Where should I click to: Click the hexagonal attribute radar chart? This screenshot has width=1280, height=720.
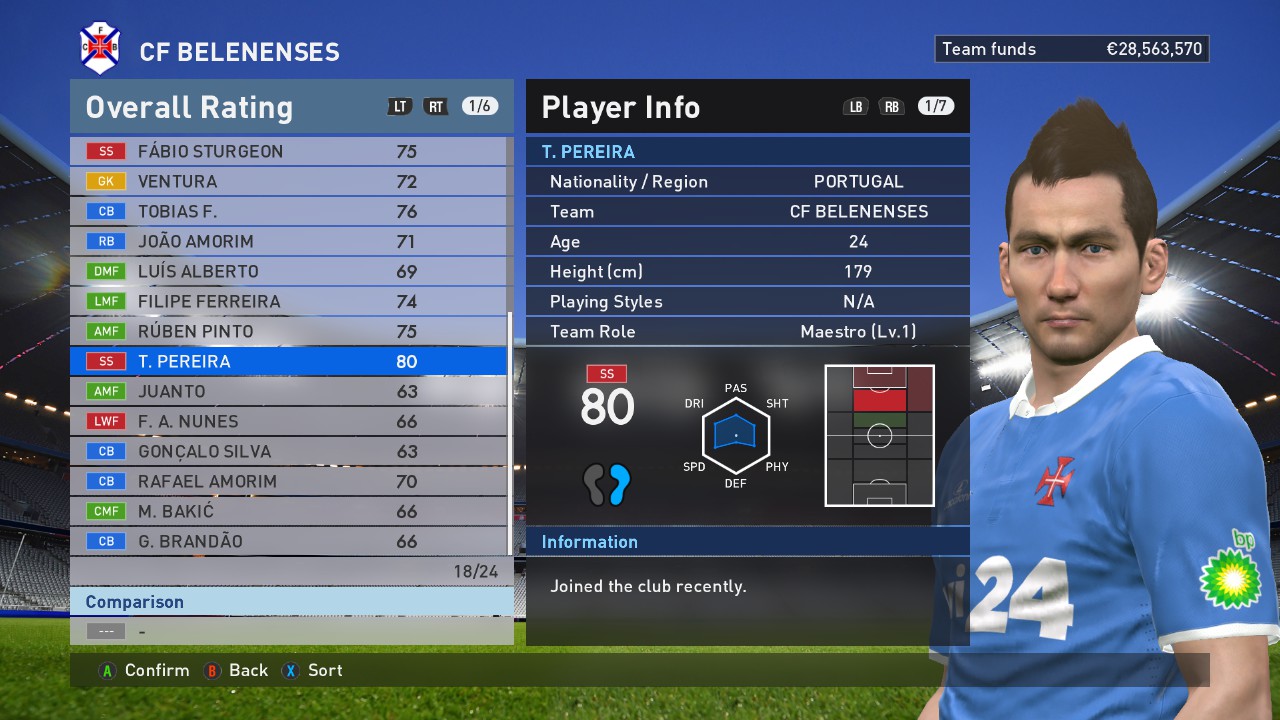click(x=736, y=435)
